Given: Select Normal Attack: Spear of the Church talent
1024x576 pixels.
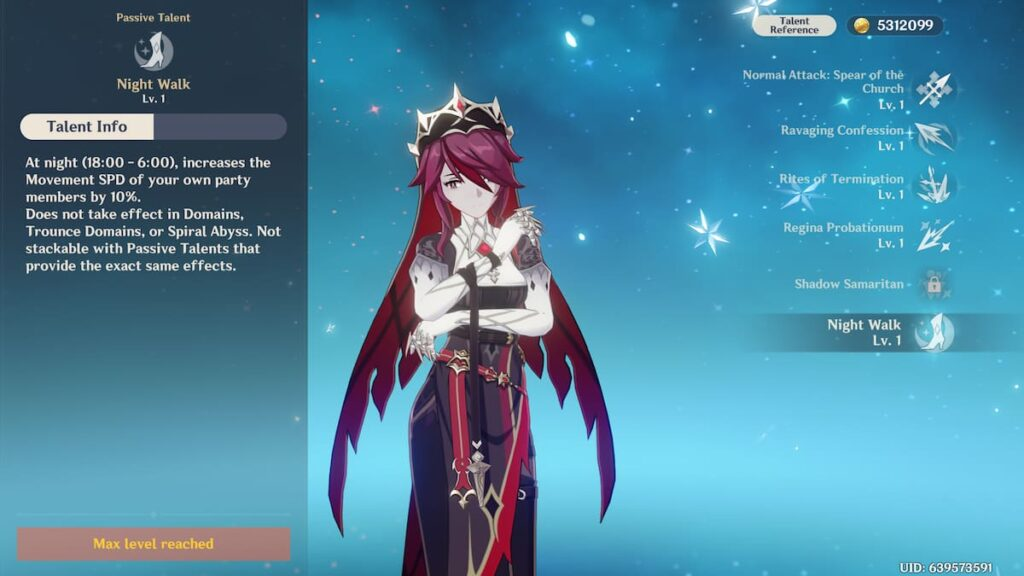Looking at the screenshot, I should (933, 89).
